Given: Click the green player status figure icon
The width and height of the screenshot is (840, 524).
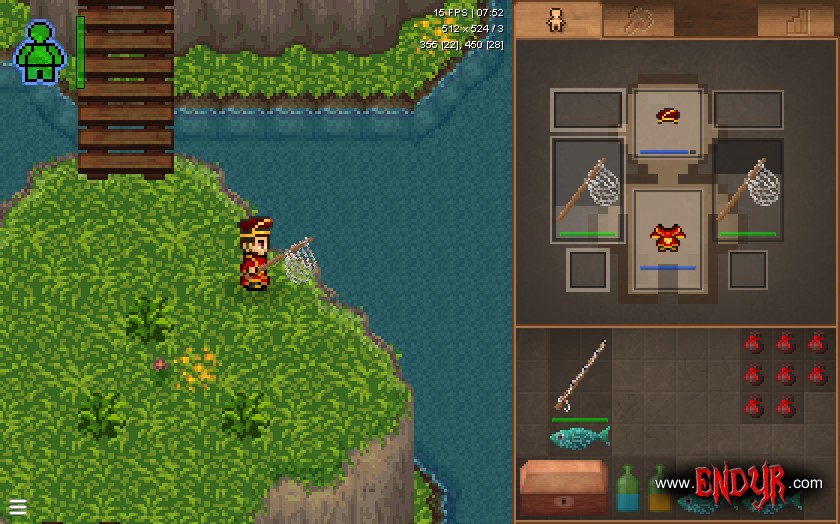Looking at the screenshot, I should (40, 52).
